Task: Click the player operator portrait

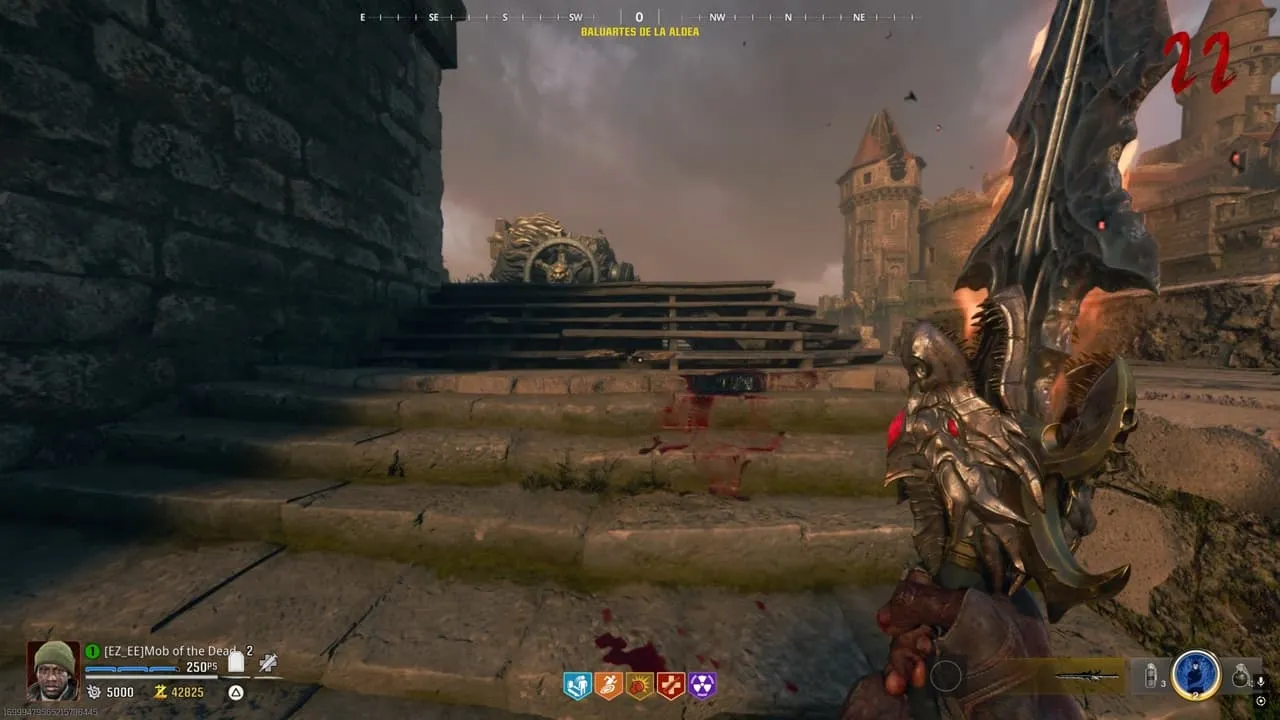Action: pyautogui.click(x=52, y=670)
